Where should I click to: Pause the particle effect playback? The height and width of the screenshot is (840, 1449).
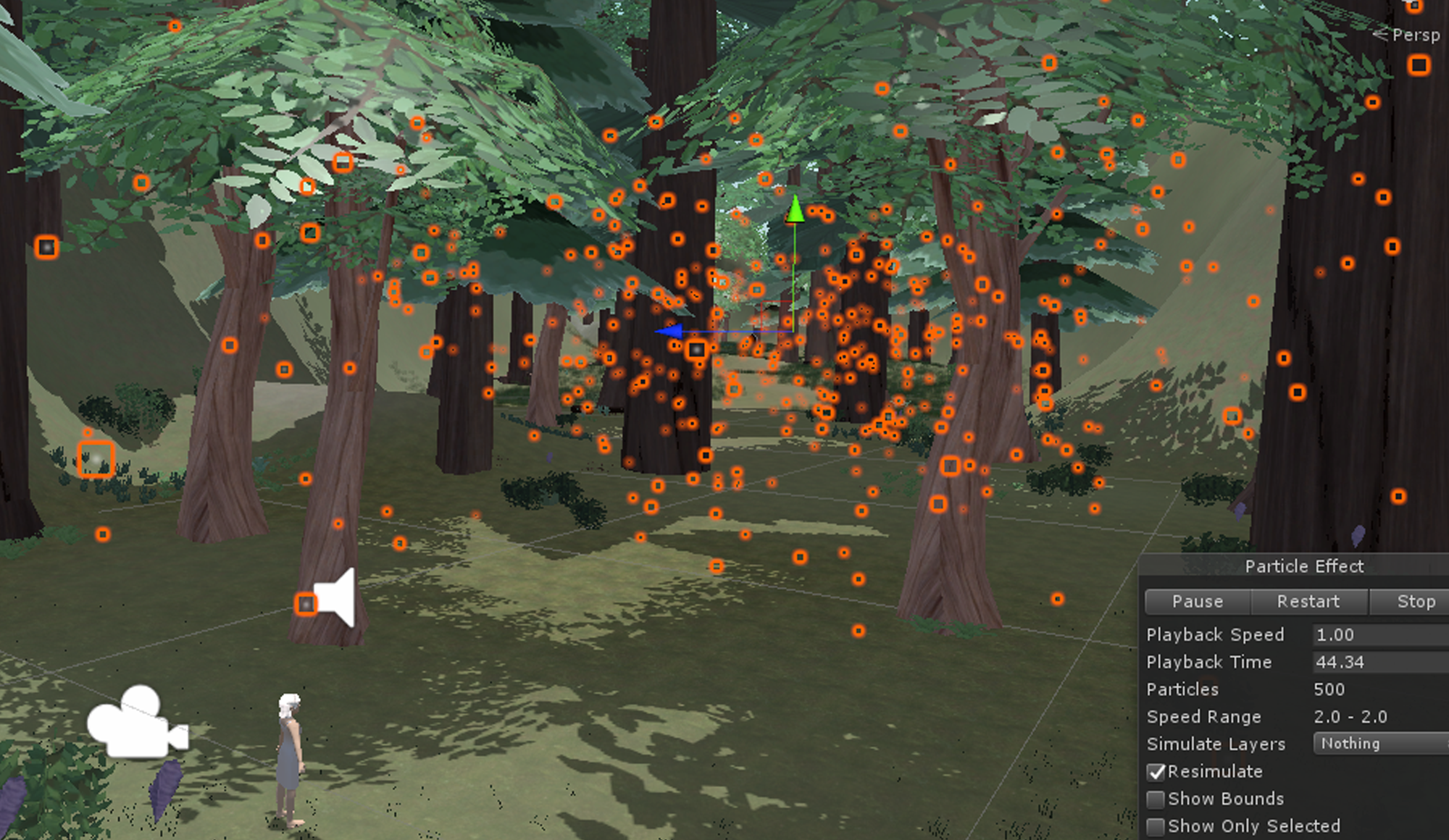[1198, 602]
